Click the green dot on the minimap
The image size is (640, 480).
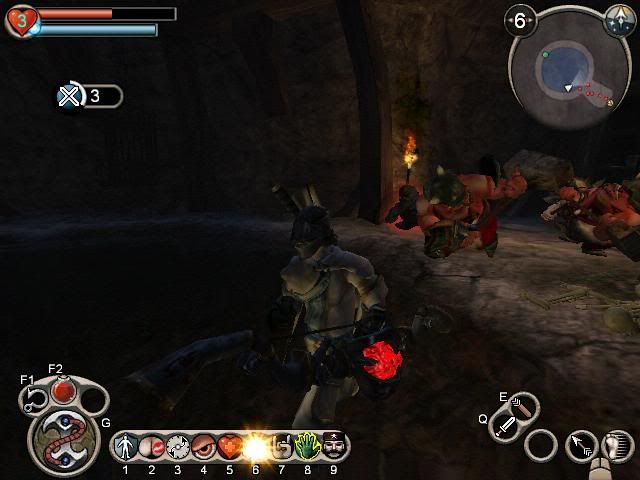pos(546,55)
